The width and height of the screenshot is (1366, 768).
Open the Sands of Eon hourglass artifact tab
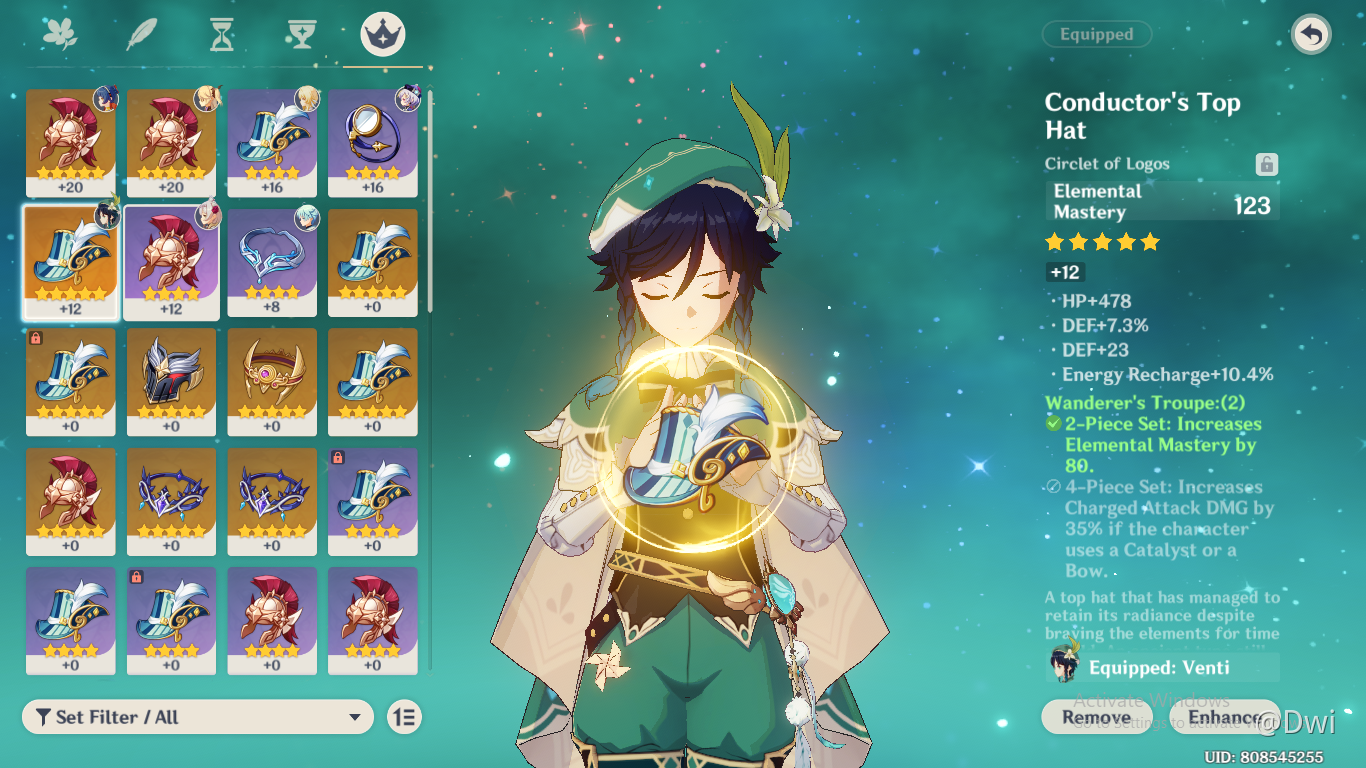point(221,33)
